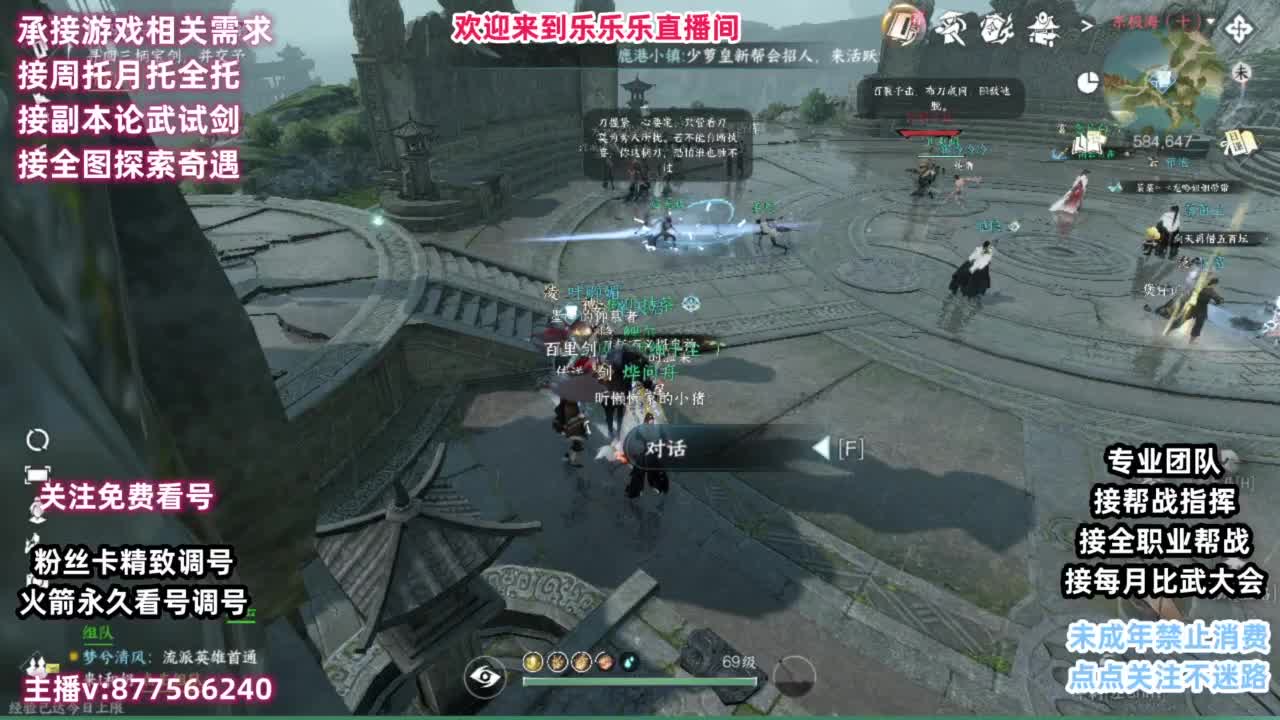Click the pie-chart timer icon left of minimap

point(1089,82)
